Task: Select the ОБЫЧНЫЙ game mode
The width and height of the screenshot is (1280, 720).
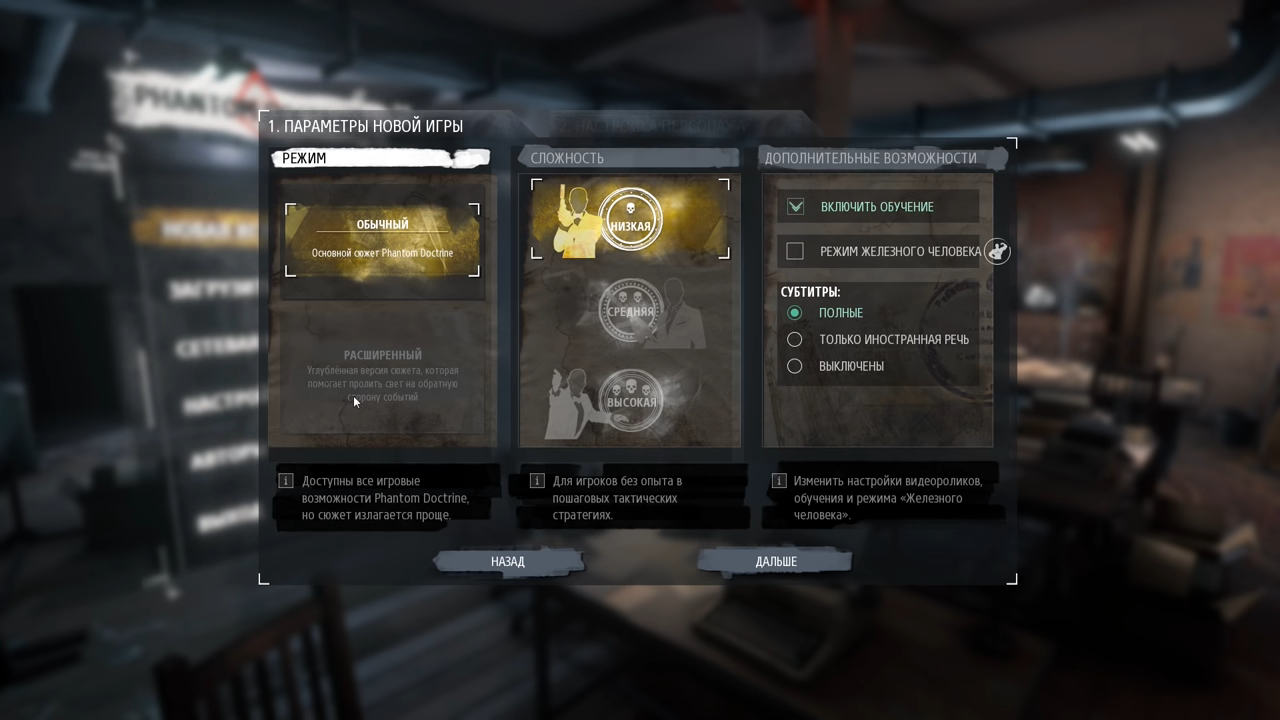Action: click(382, 239)
